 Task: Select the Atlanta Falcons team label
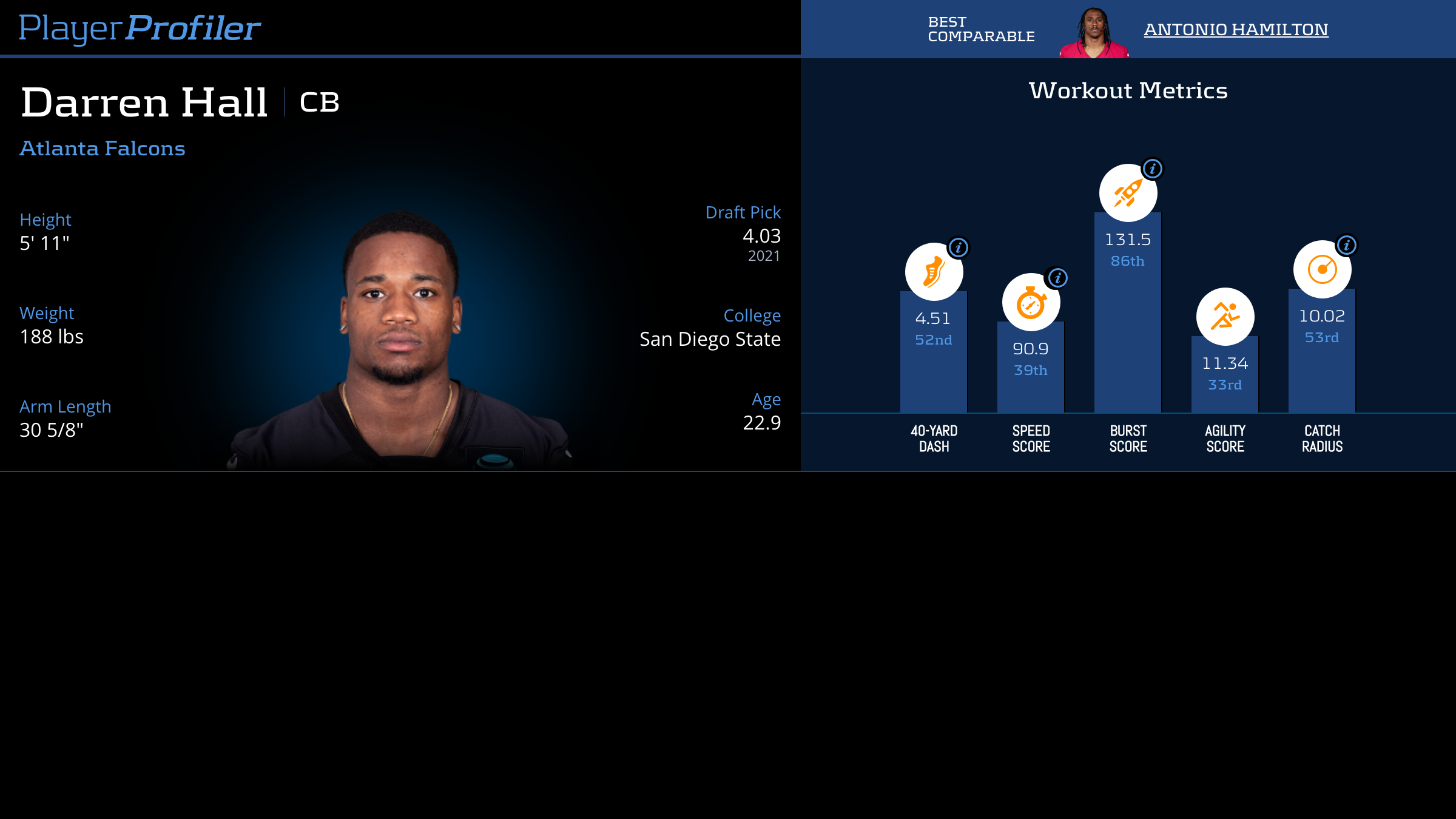pyautogui.click(x=103, y=148)
